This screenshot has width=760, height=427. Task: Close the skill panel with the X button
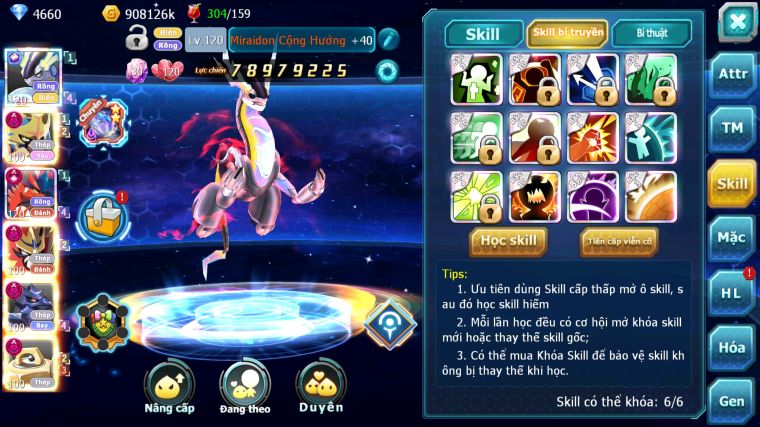point(737,22)
